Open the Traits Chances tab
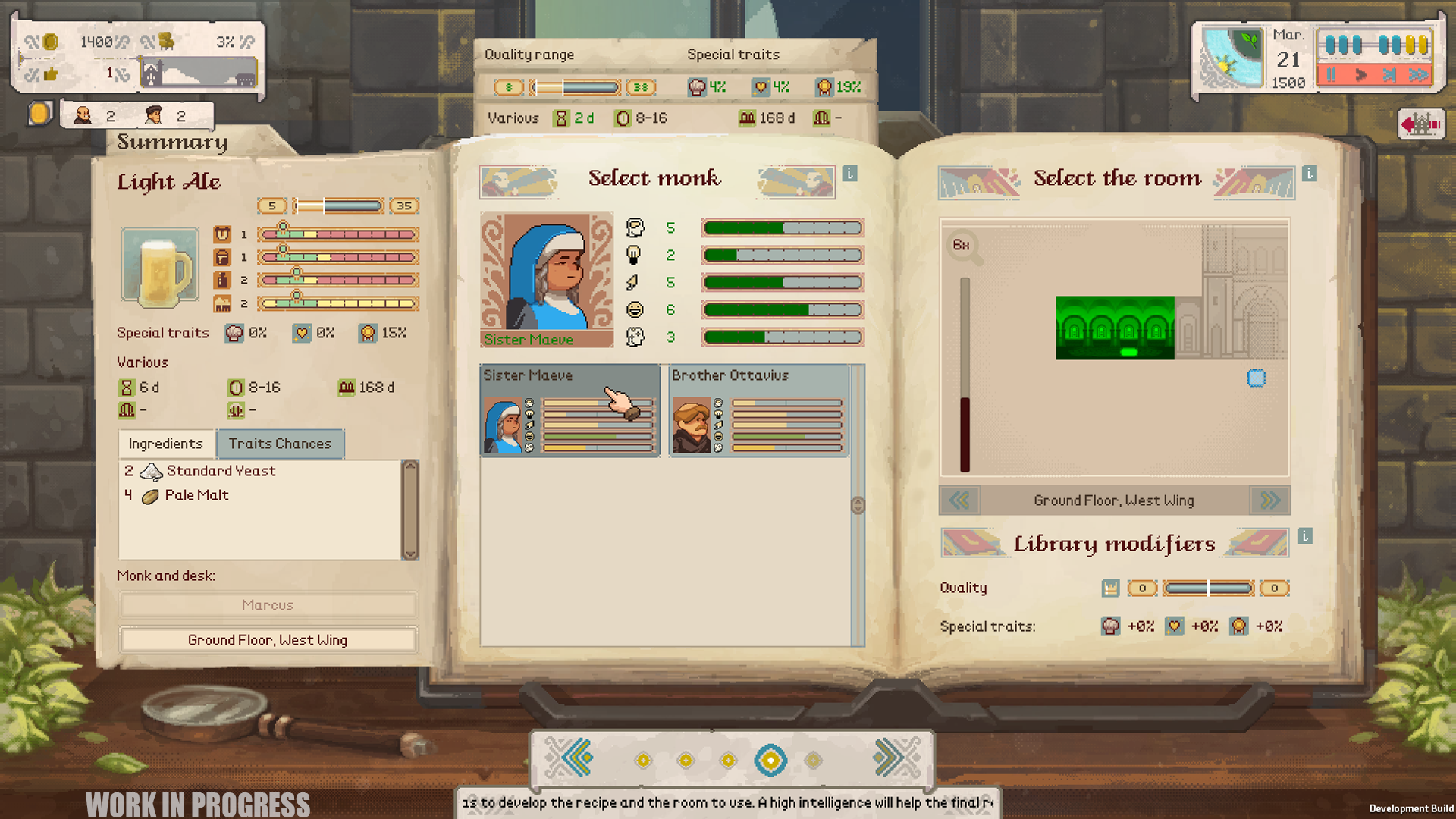Image resolution: width=1456 pixels, height=819 pixels. point(281,444)
